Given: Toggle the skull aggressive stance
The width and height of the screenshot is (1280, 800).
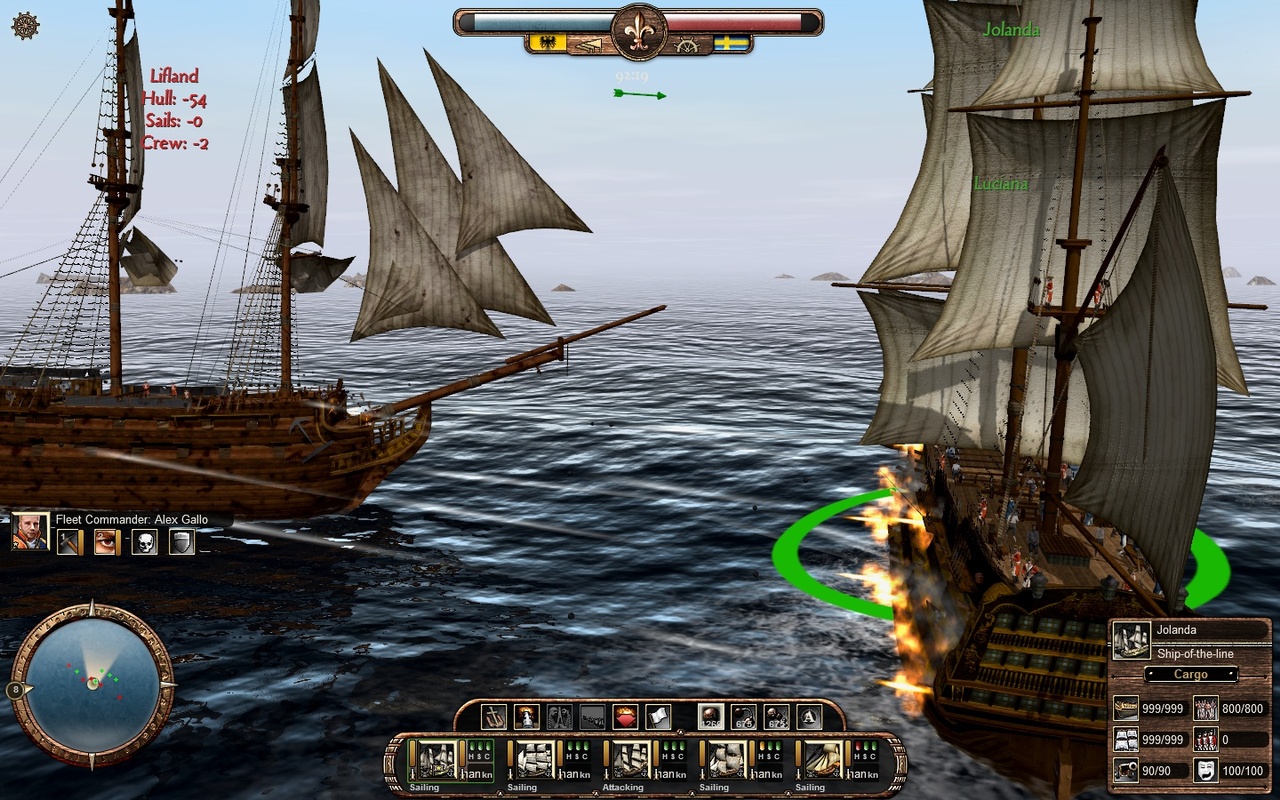Looking at the screenshot, I should [145, 542].
